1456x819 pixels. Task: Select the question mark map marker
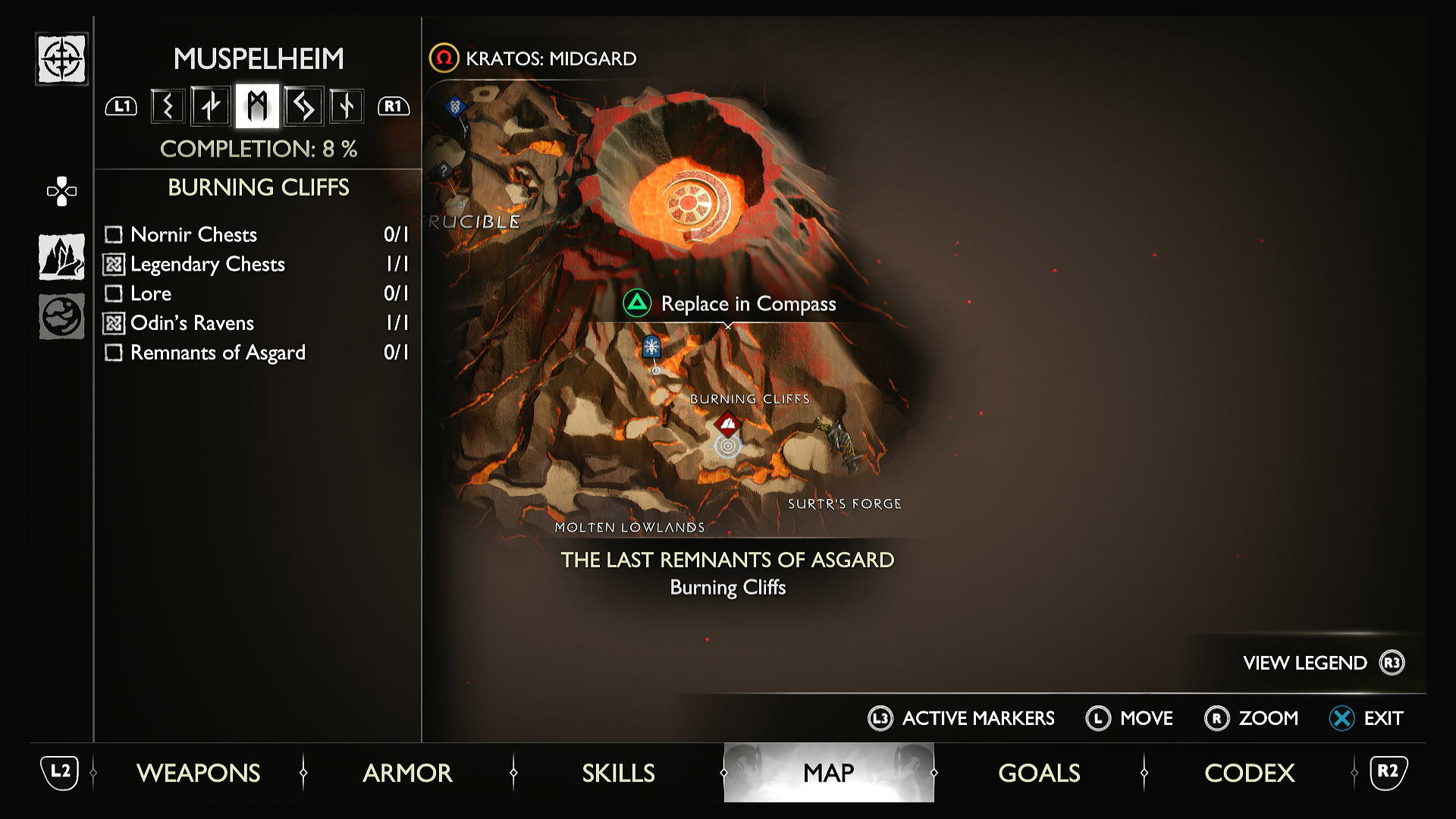444,171
